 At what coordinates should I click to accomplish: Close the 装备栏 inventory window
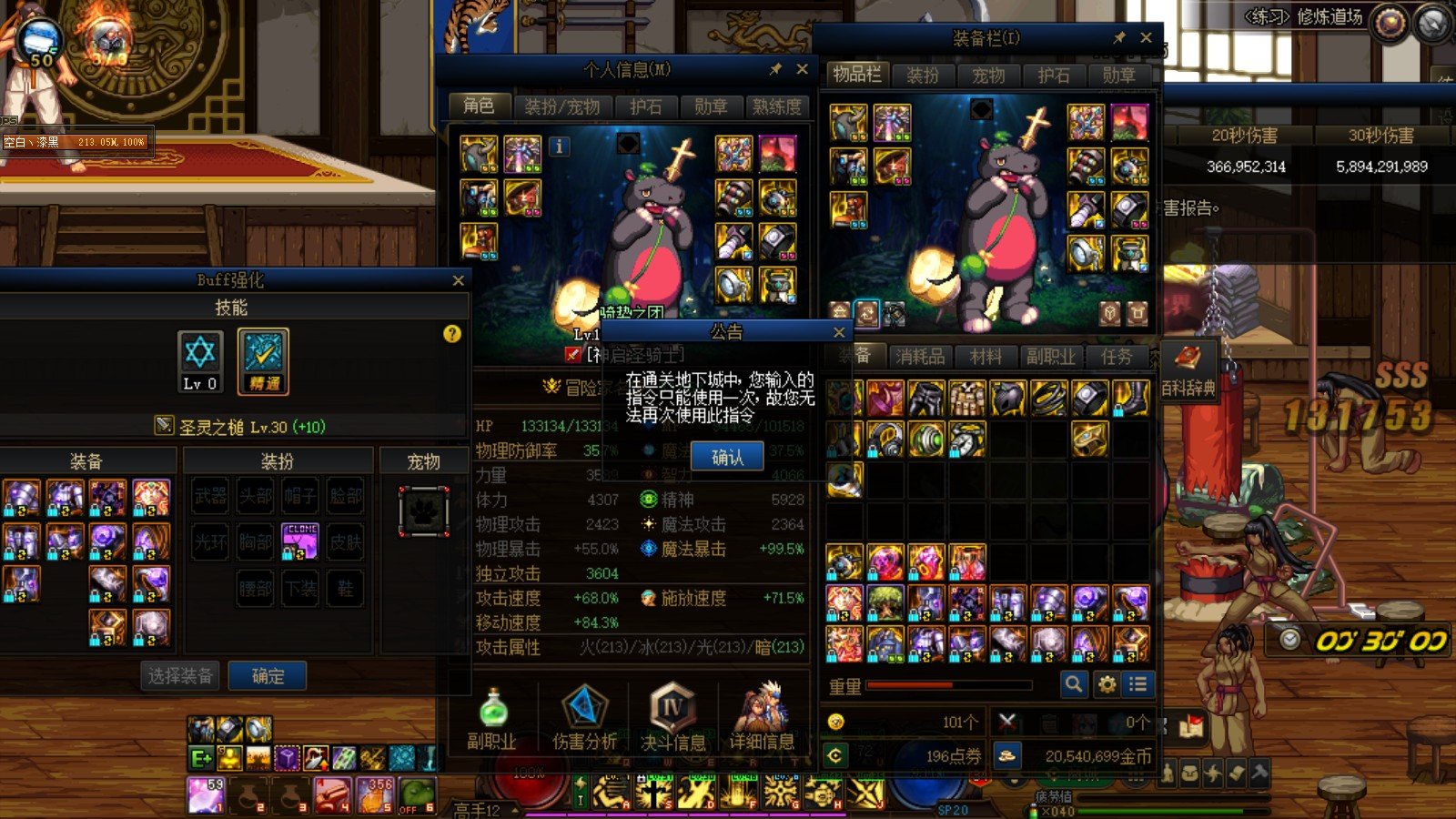1146,38
